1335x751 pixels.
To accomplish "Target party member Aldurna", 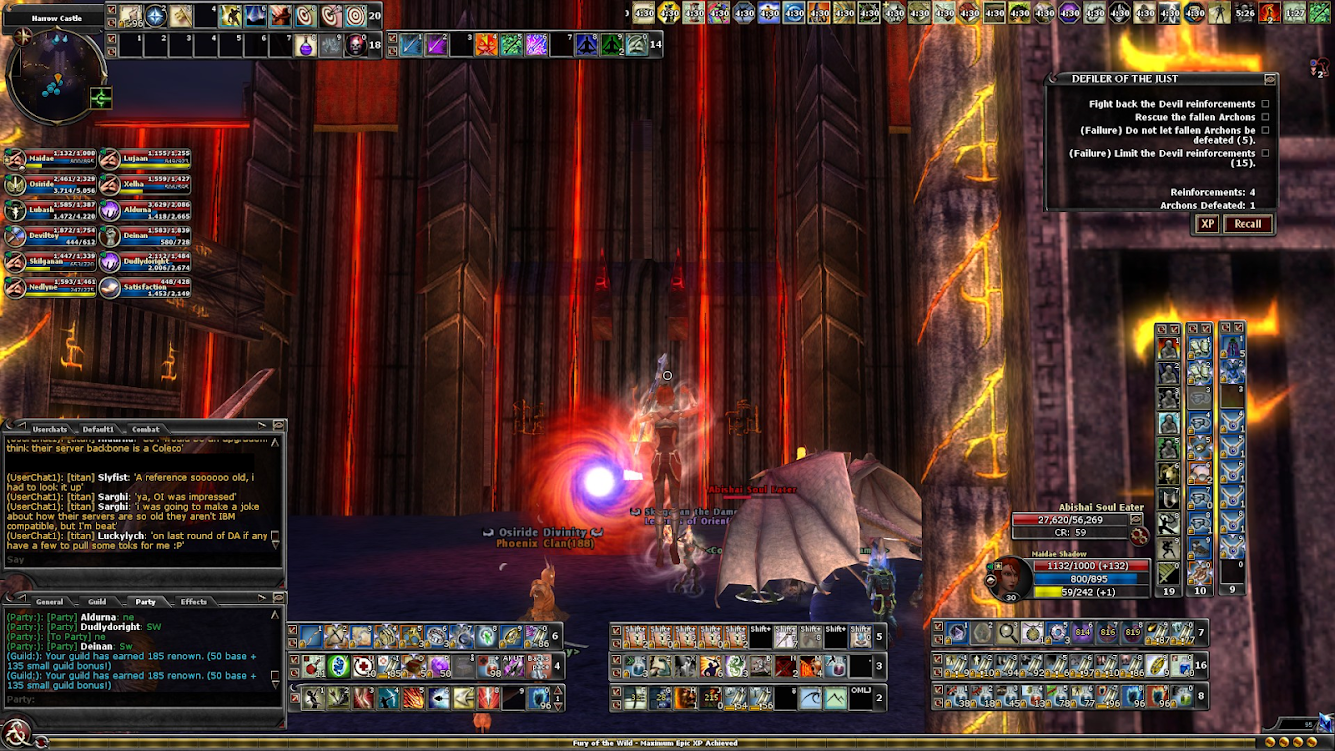I will coord(145,210).
